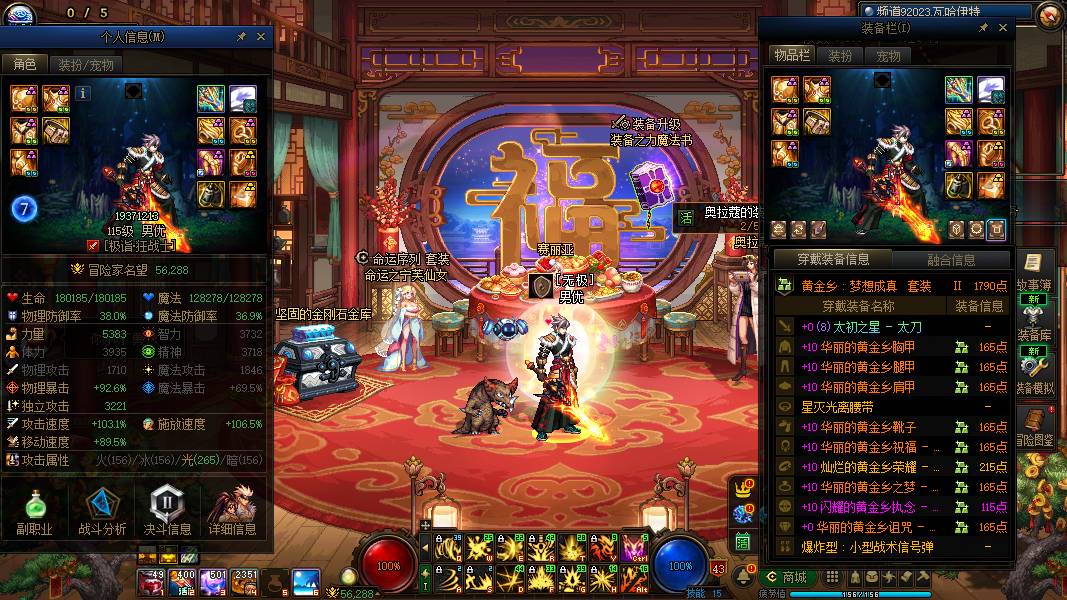This screenshot has width=1067, height=600.
Task: Show 决斗信息 duel information
Action: point(167,510)
